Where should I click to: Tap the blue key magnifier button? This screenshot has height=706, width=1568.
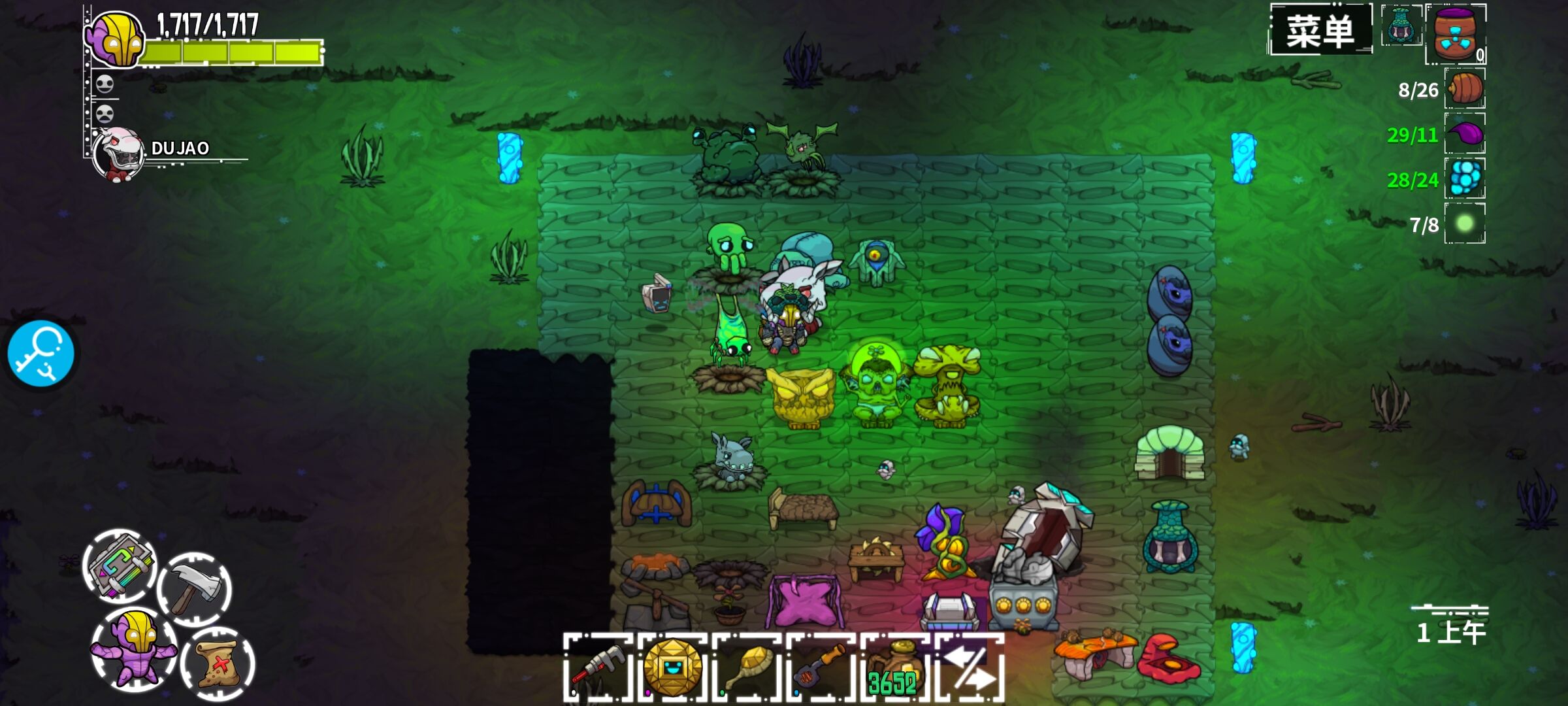(x=41, y=354)
